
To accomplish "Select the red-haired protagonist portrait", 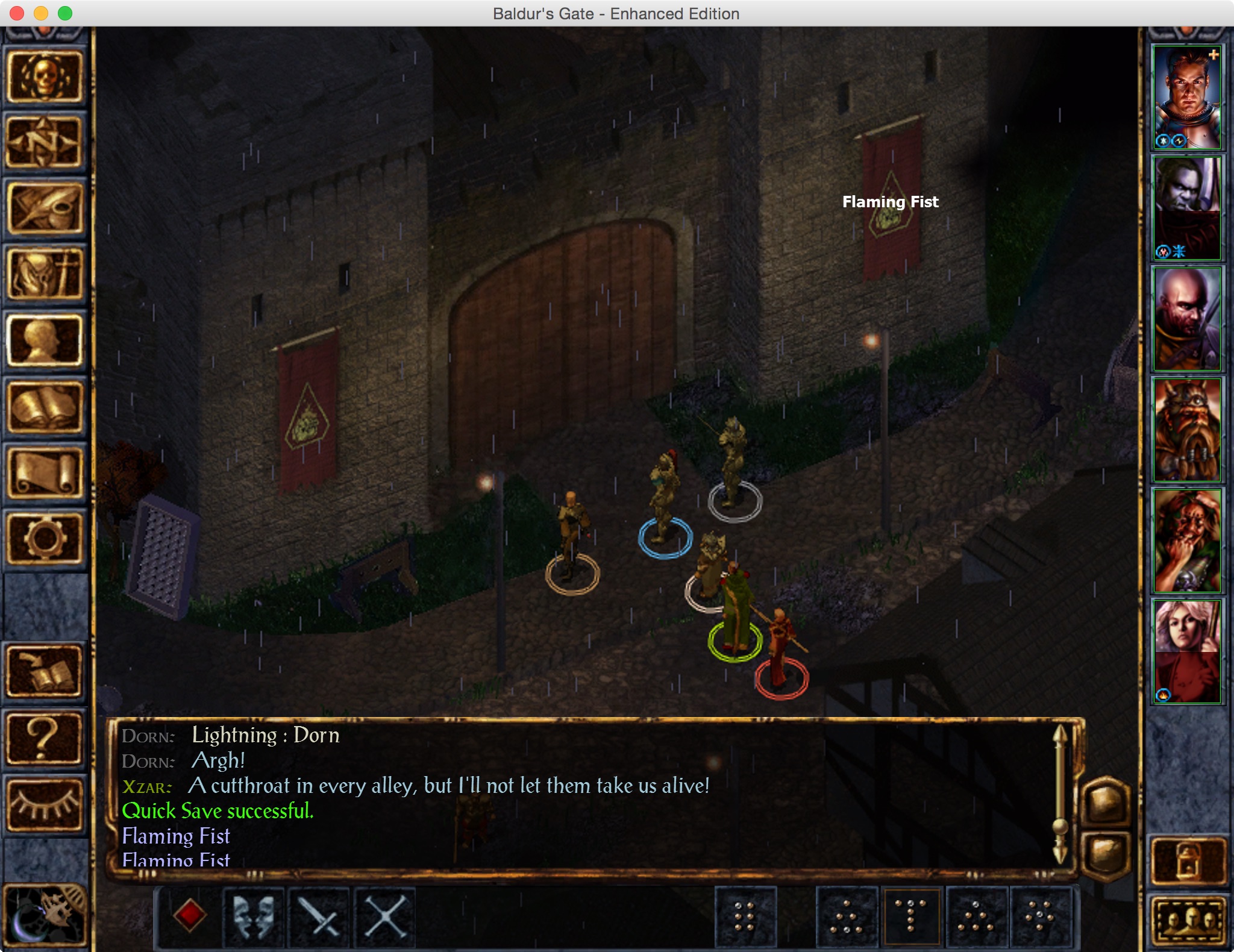I will (x=1186, y=98).
